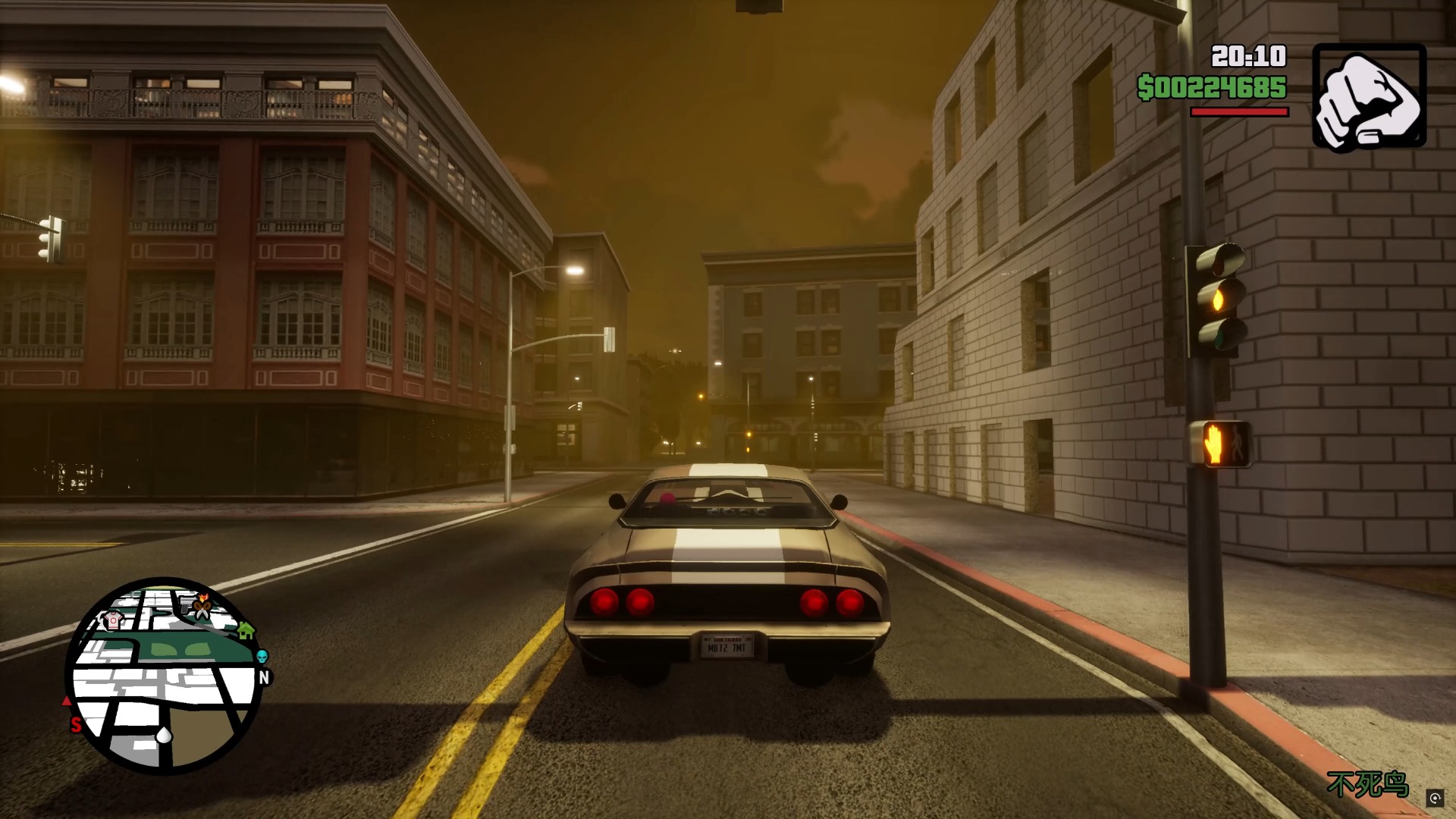Click the white droplet minimap marker
1456x819 pixels.
pos(164,735)
